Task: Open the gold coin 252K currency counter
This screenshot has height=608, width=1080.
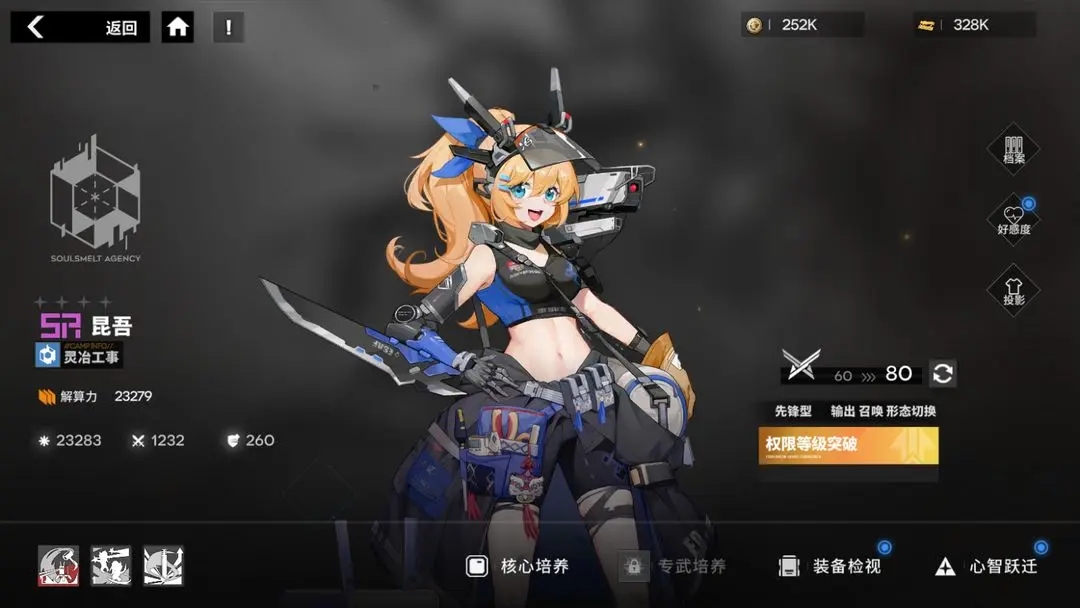Action: (x=802, y=25)
